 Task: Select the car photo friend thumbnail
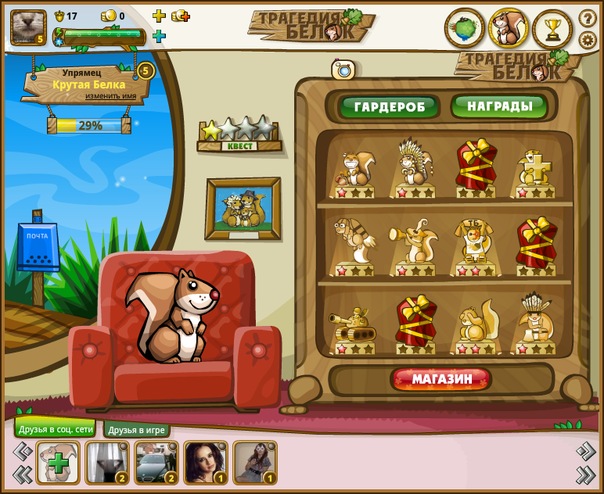tap(155, 463)
